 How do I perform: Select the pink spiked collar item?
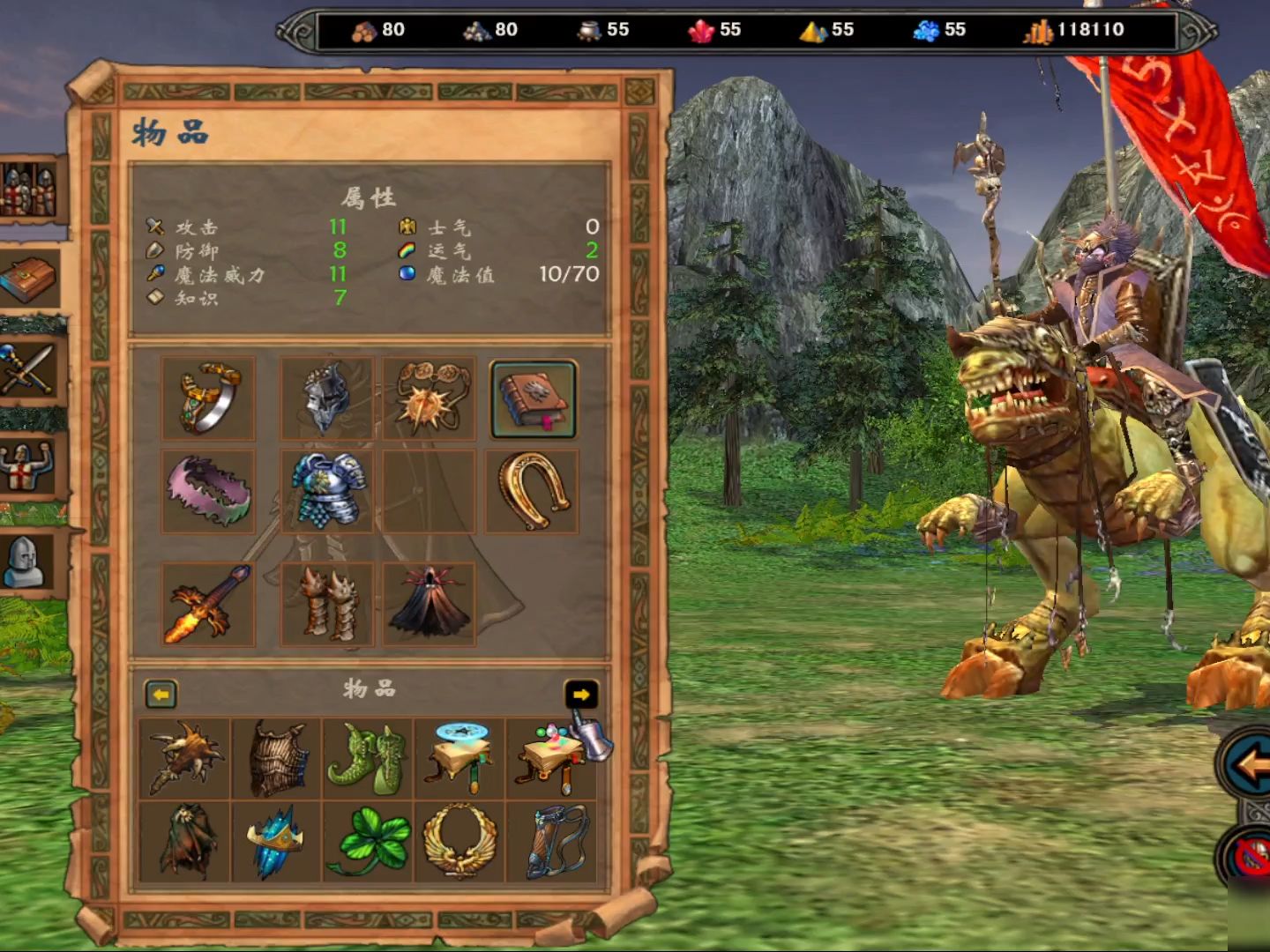tap(209, 492)
